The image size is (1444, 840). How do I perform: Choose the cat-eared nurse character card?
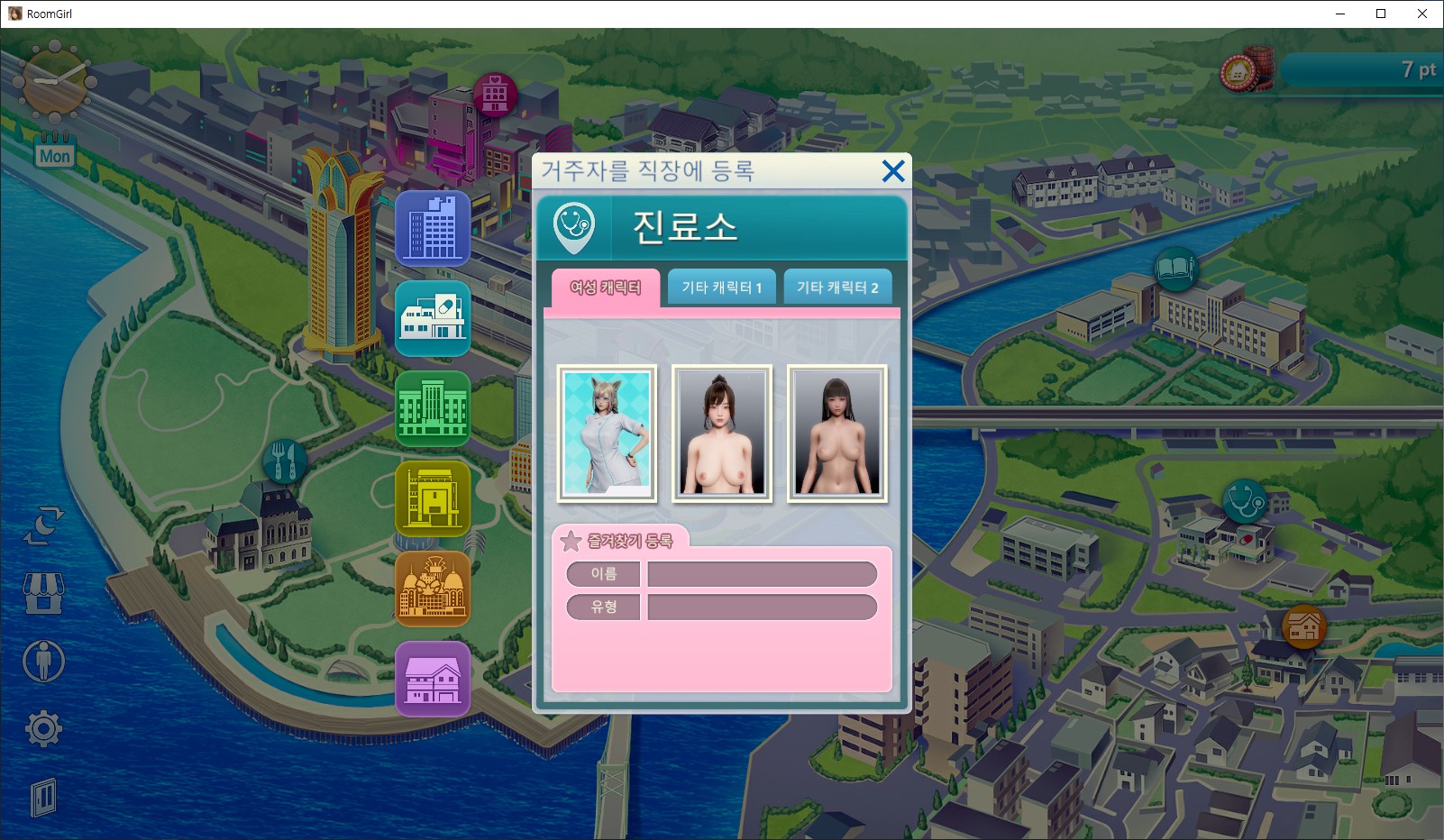pyautogui.click(x=607, y=434)
